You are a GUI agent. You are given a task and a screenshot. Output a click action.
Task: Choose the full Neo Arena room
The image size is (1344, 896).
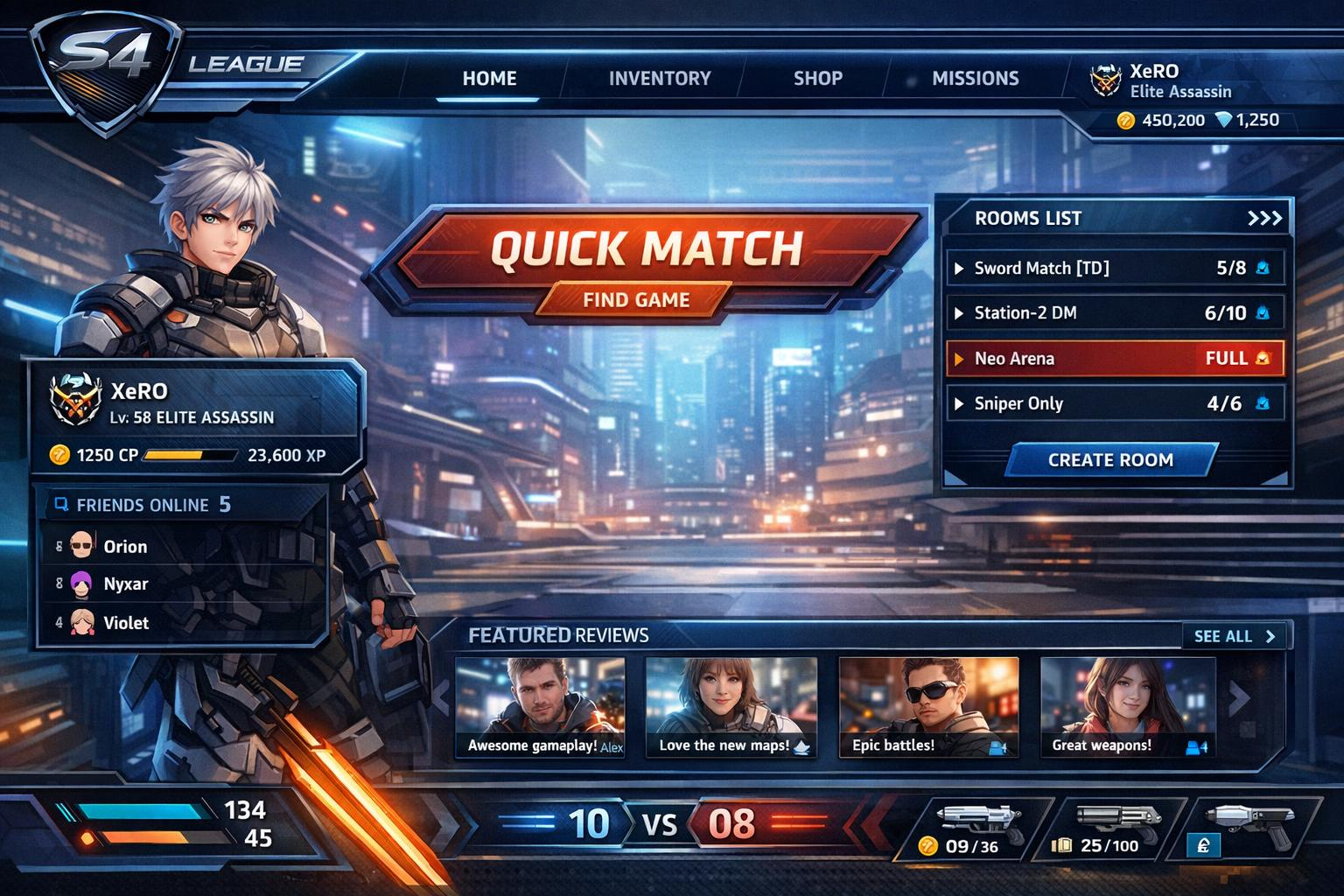1115,359
